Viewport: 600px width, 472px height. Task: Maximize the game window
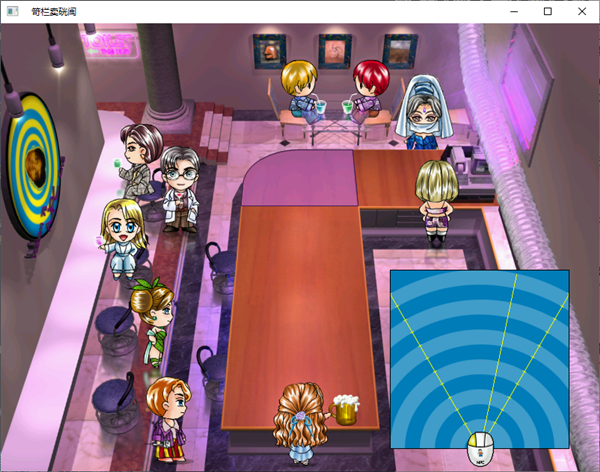coord(546,11)
